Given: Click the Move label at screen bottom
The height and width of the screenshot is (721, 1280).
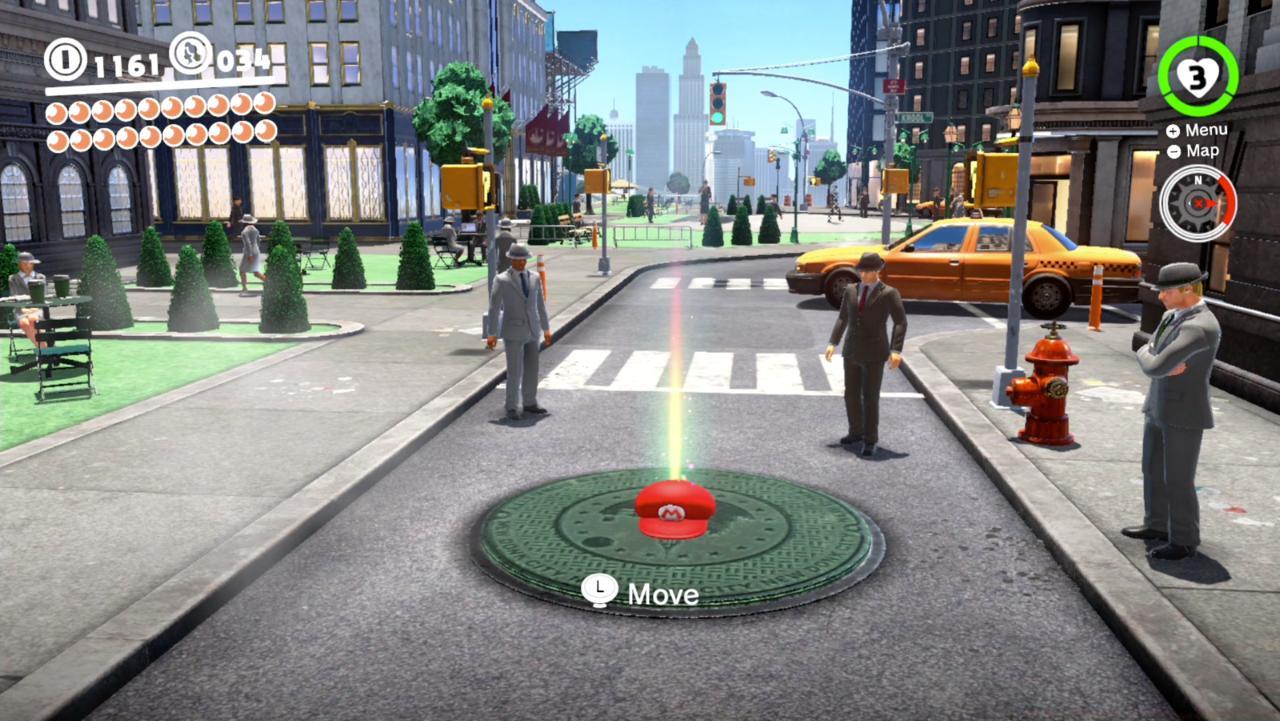Looking at the screenshot, I should (661, 594).
